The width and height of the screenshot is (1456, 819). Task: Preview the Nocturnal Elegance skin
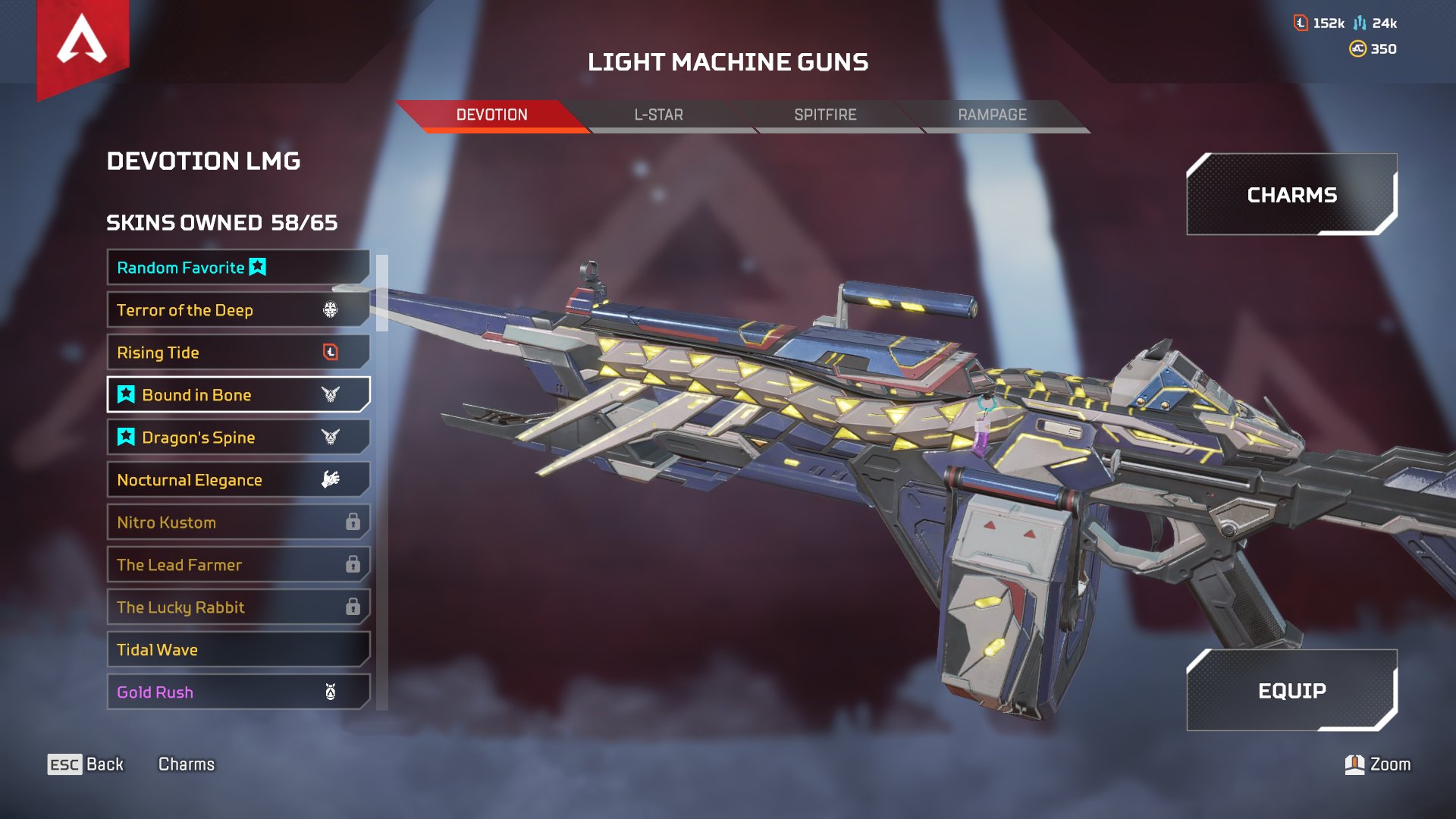pyautogui.click(x=238, y=480)
